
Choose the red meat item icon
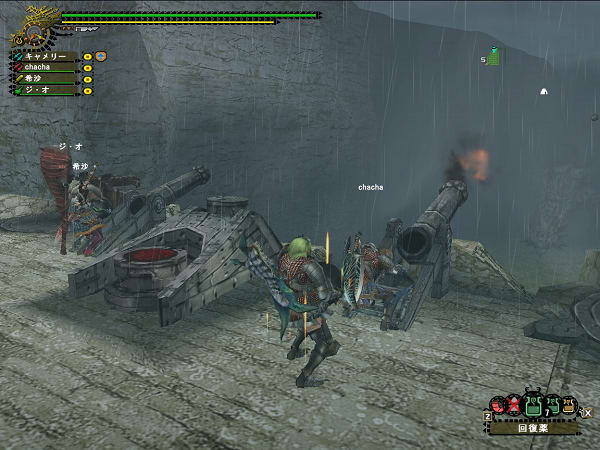tap(497, 407)
